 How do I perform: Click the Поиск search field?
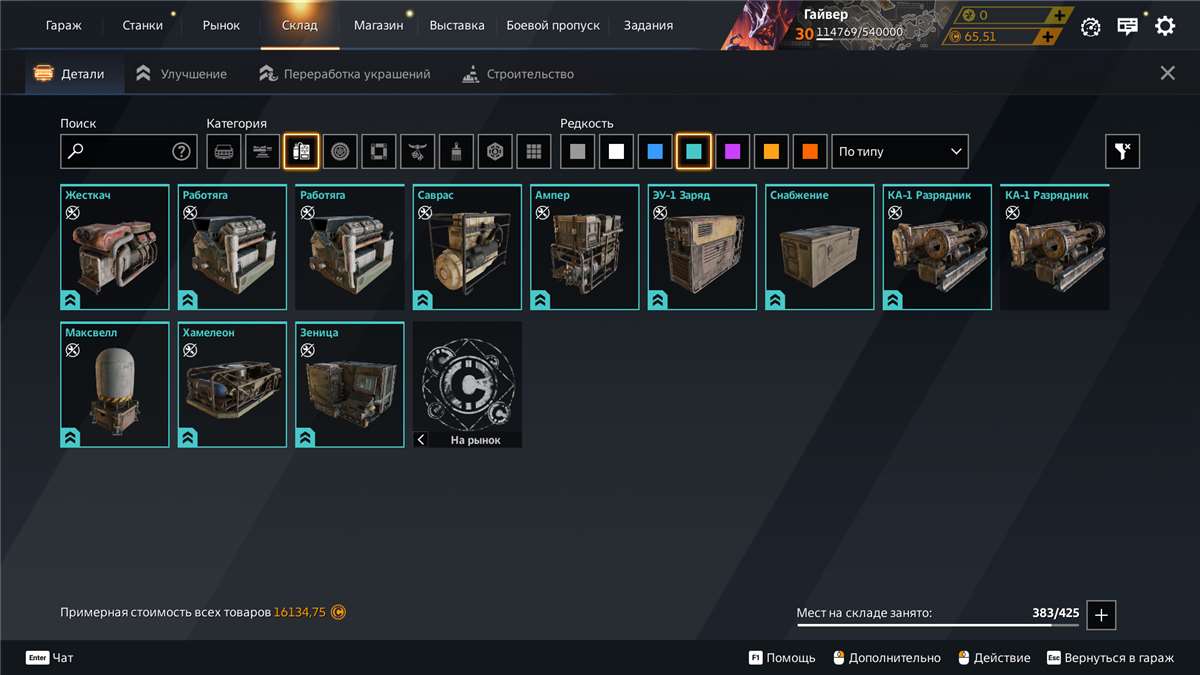118,152
